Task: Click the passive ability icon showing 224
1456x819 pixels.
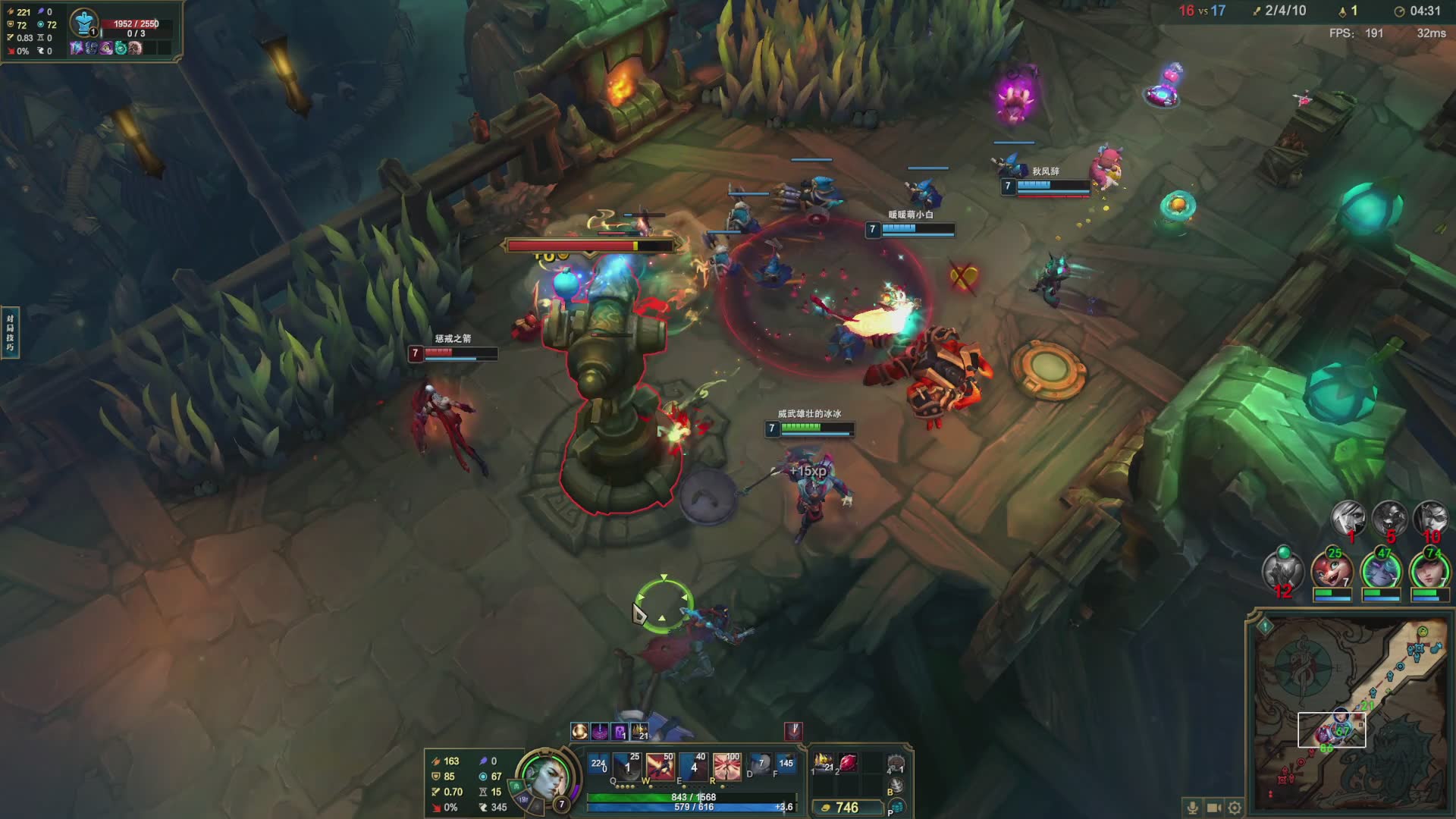Action: (598, 764)
